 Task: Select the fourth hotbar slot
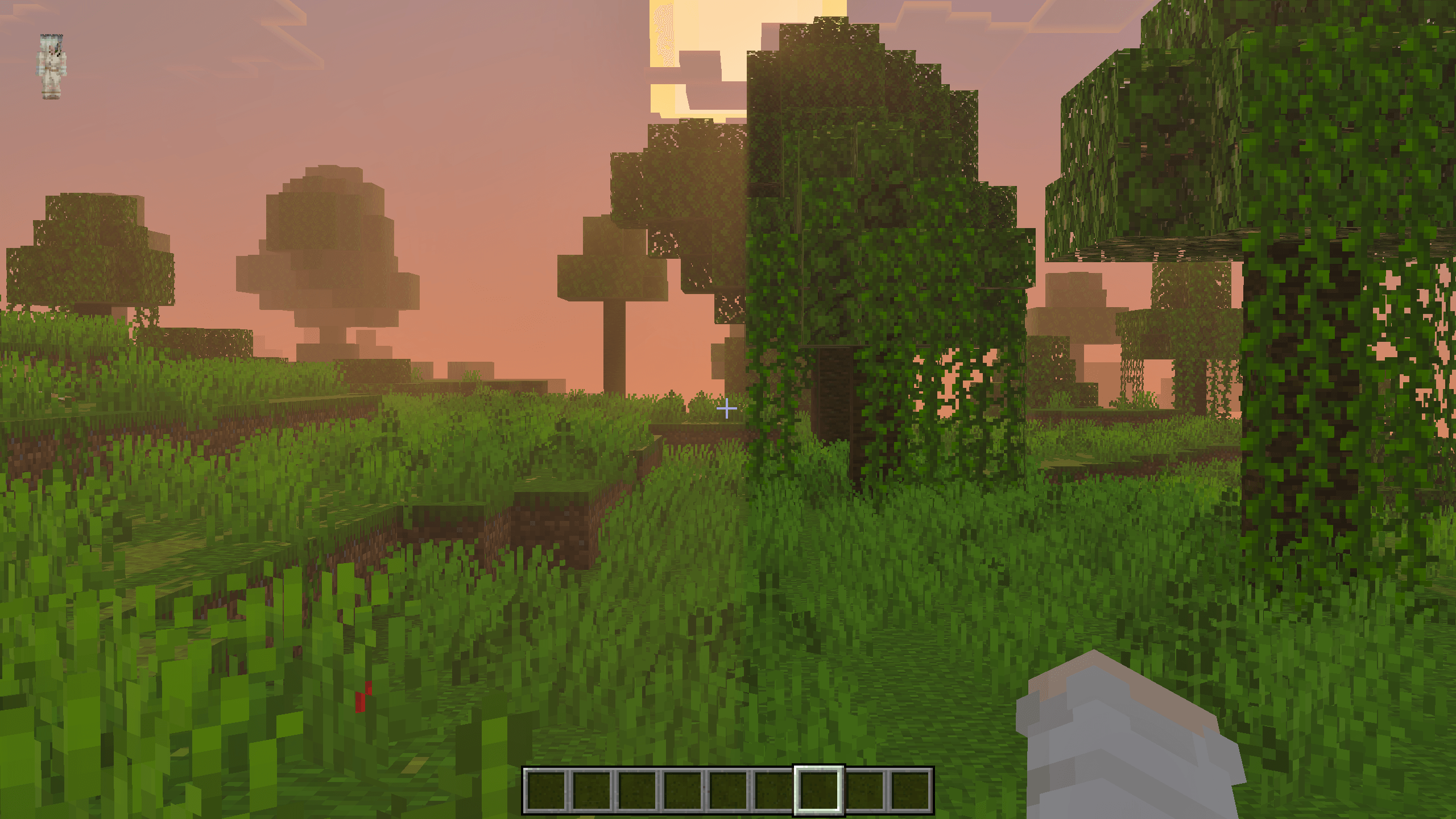[682, 791]
